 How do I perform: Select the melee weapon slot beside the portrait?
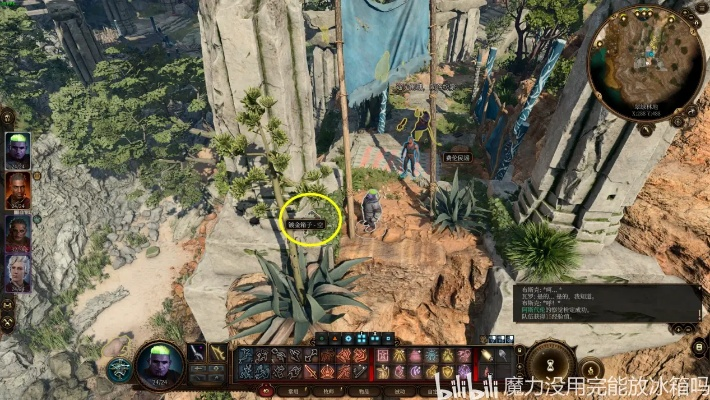point(197,352)
